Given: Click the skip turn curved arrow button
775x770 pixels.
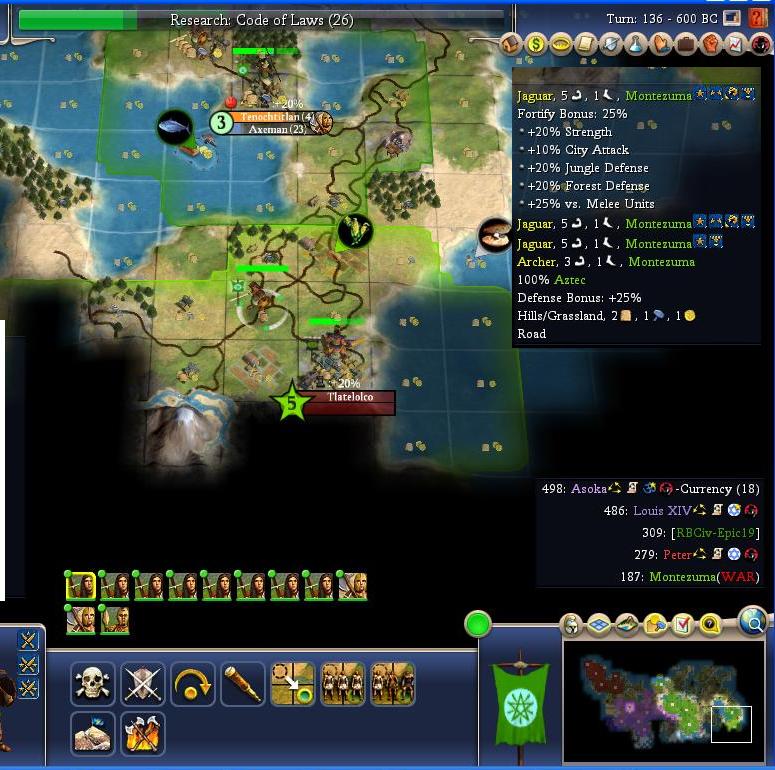Looking at the screenshot, I should [193, 684].
